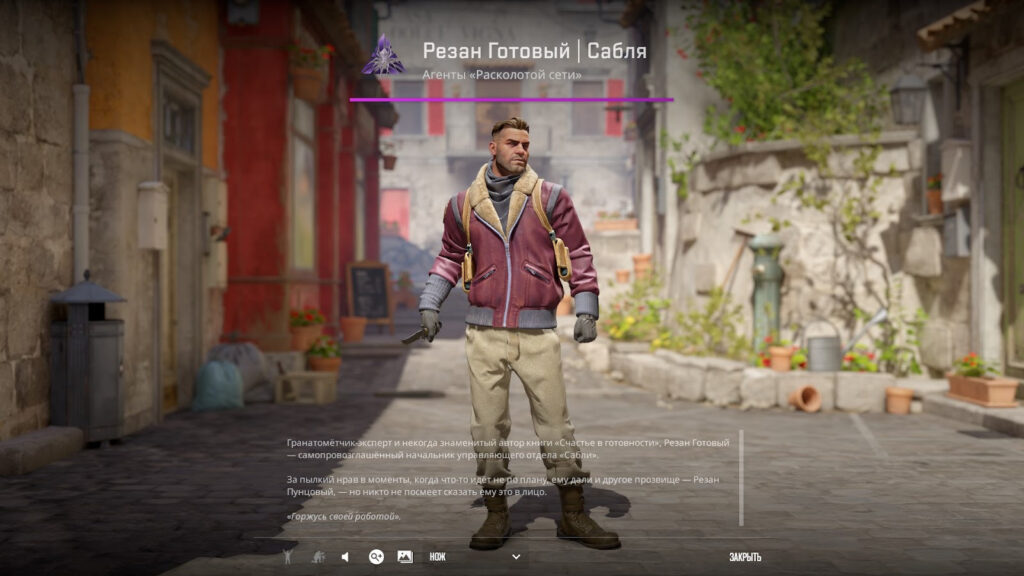Select the crouching character pose icon

point(316,557)
